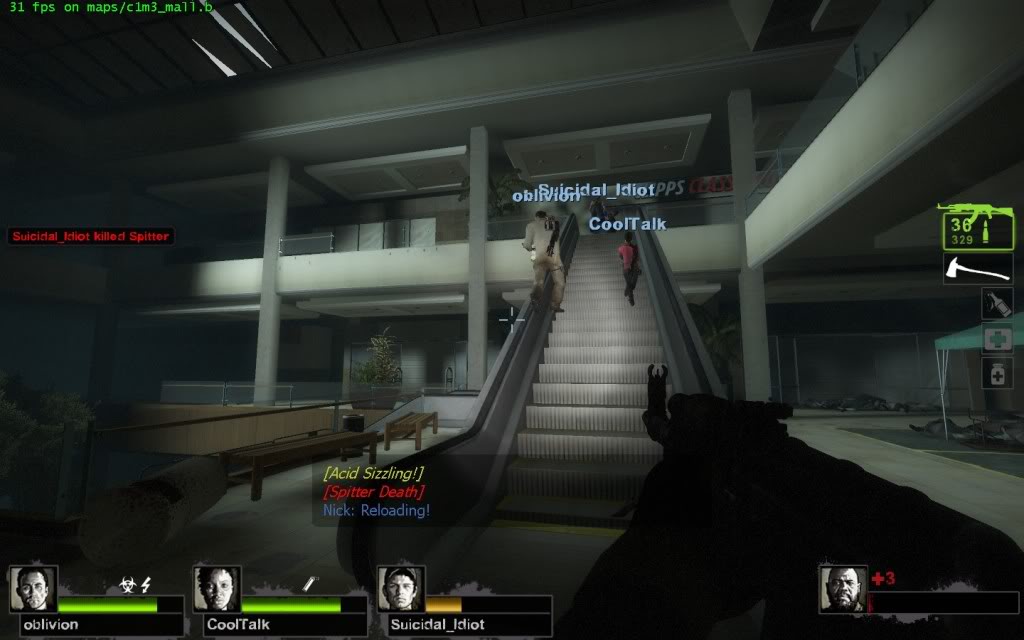Click oblivion's teammate portrait
This screenshot has height=640, width=1024.
[33, 590]
